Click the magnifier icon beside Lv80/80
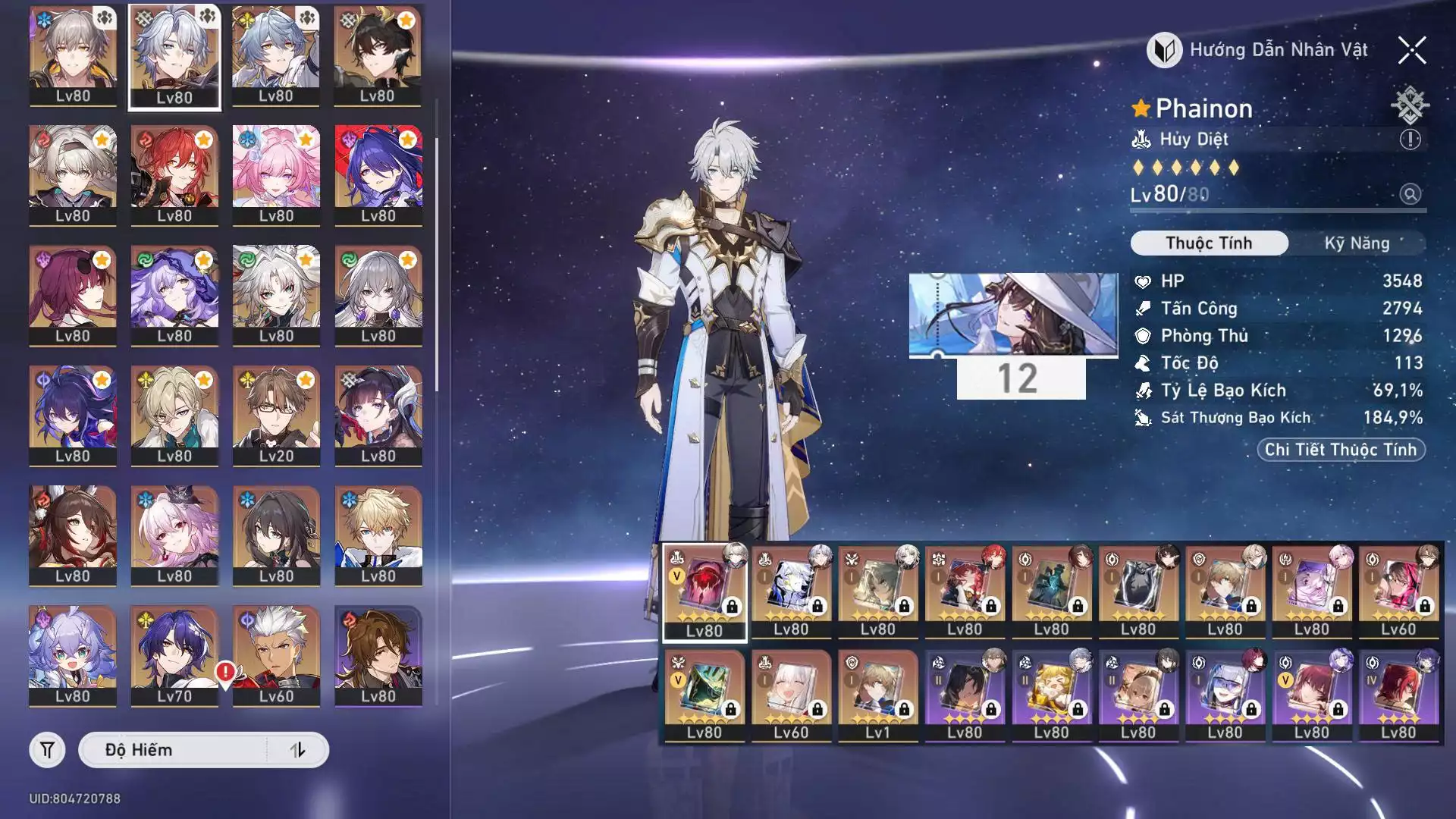1456x819 pixels. 1410,194
